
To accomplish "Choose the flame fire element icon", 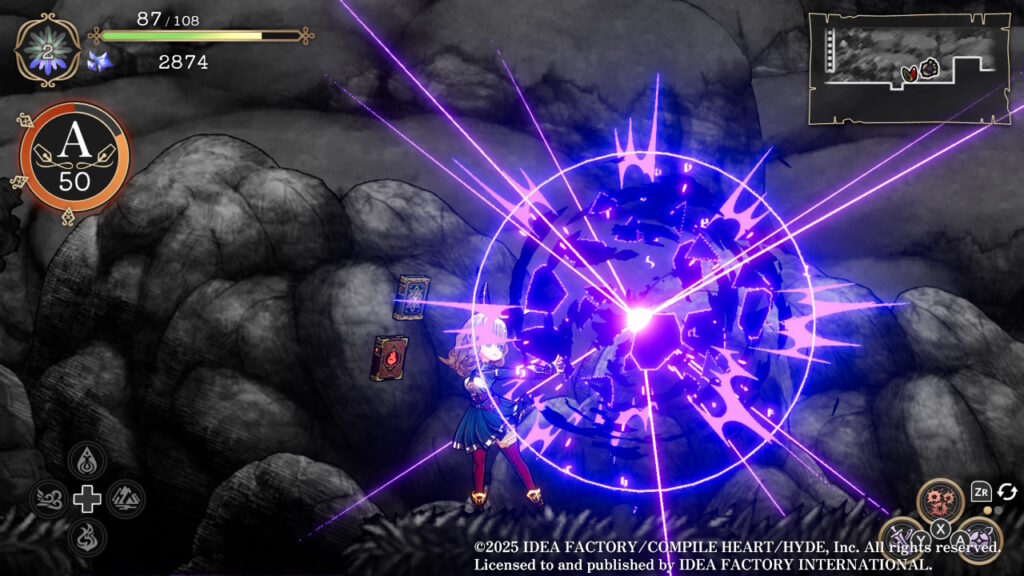I will click(x=88, y=536).
